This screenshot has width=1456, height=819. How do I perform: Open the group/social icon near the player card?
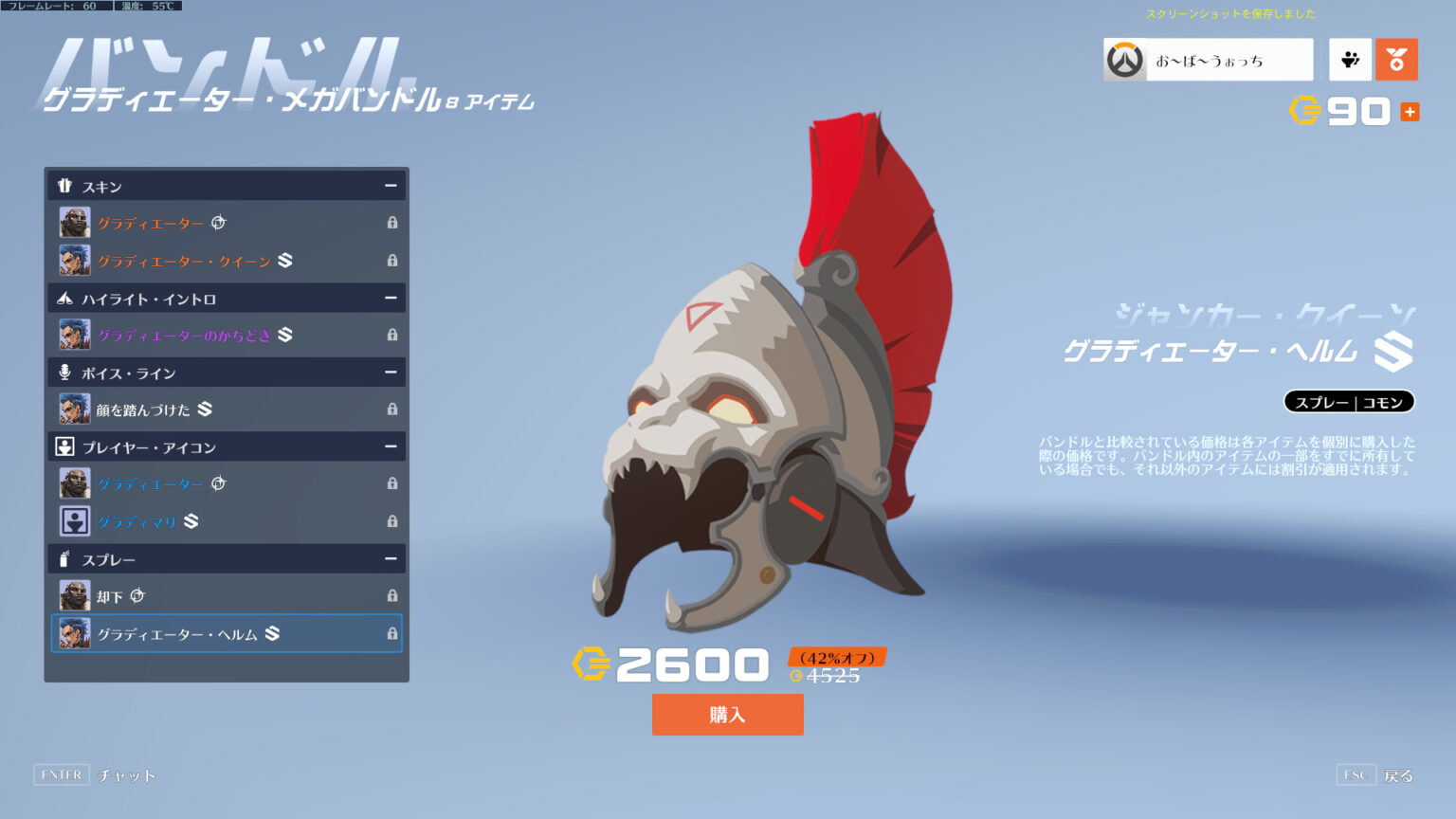point(1349,59)
